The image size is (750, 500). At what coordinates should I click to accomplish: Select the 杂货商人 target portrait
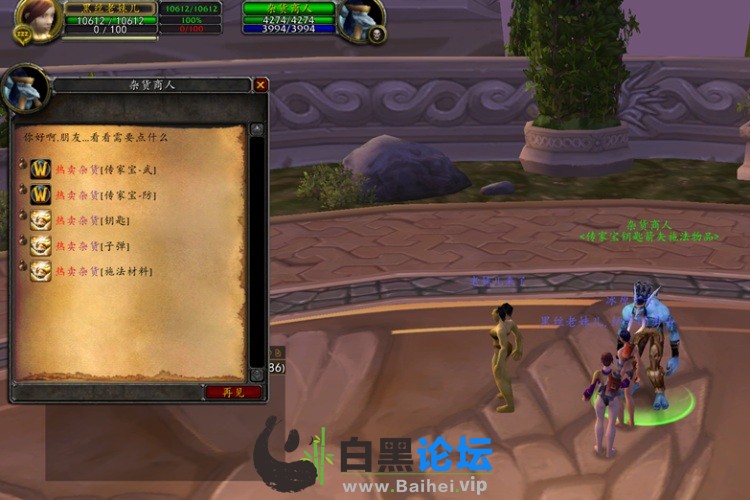pos(361,20)
